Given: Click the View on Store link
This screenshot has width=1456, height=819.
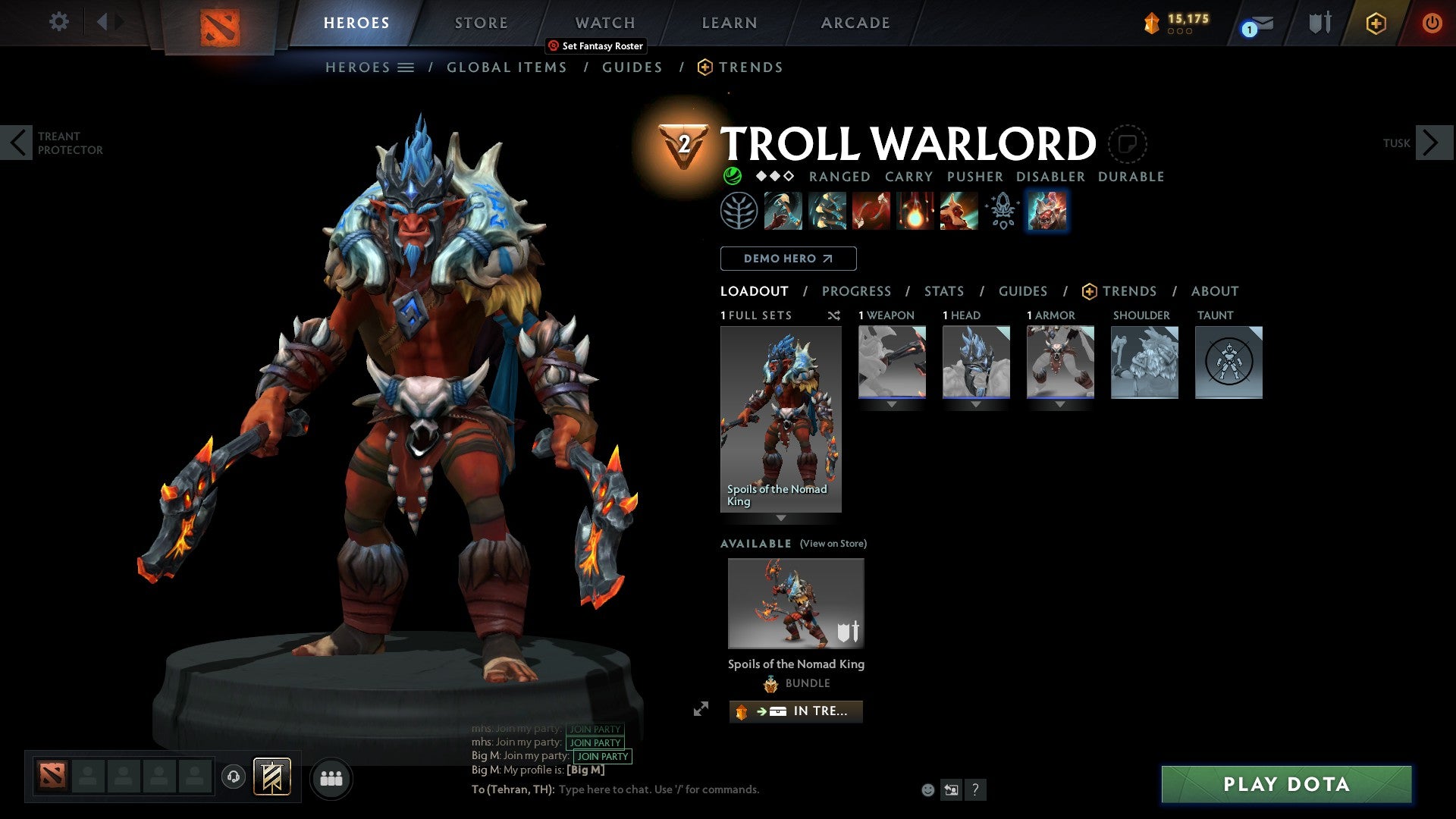Looking at the screenshot, I should tap(833, 544).
